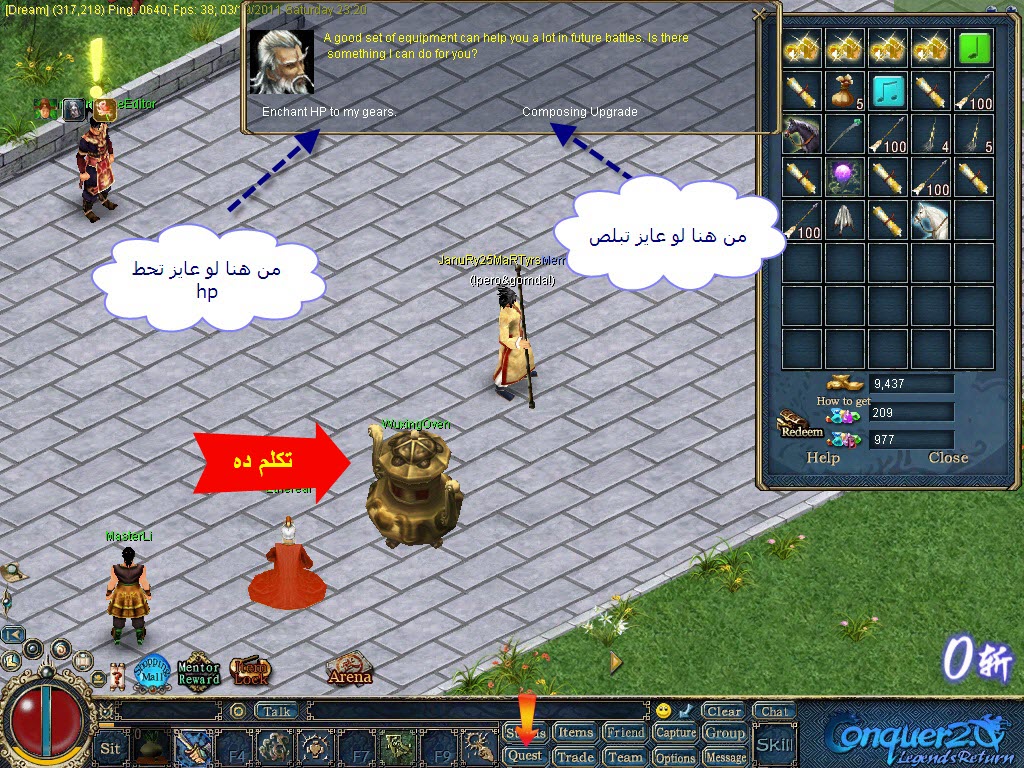Open the Trade window
The width and height of the screenshot is (1024, 768).
coord(575,757)
